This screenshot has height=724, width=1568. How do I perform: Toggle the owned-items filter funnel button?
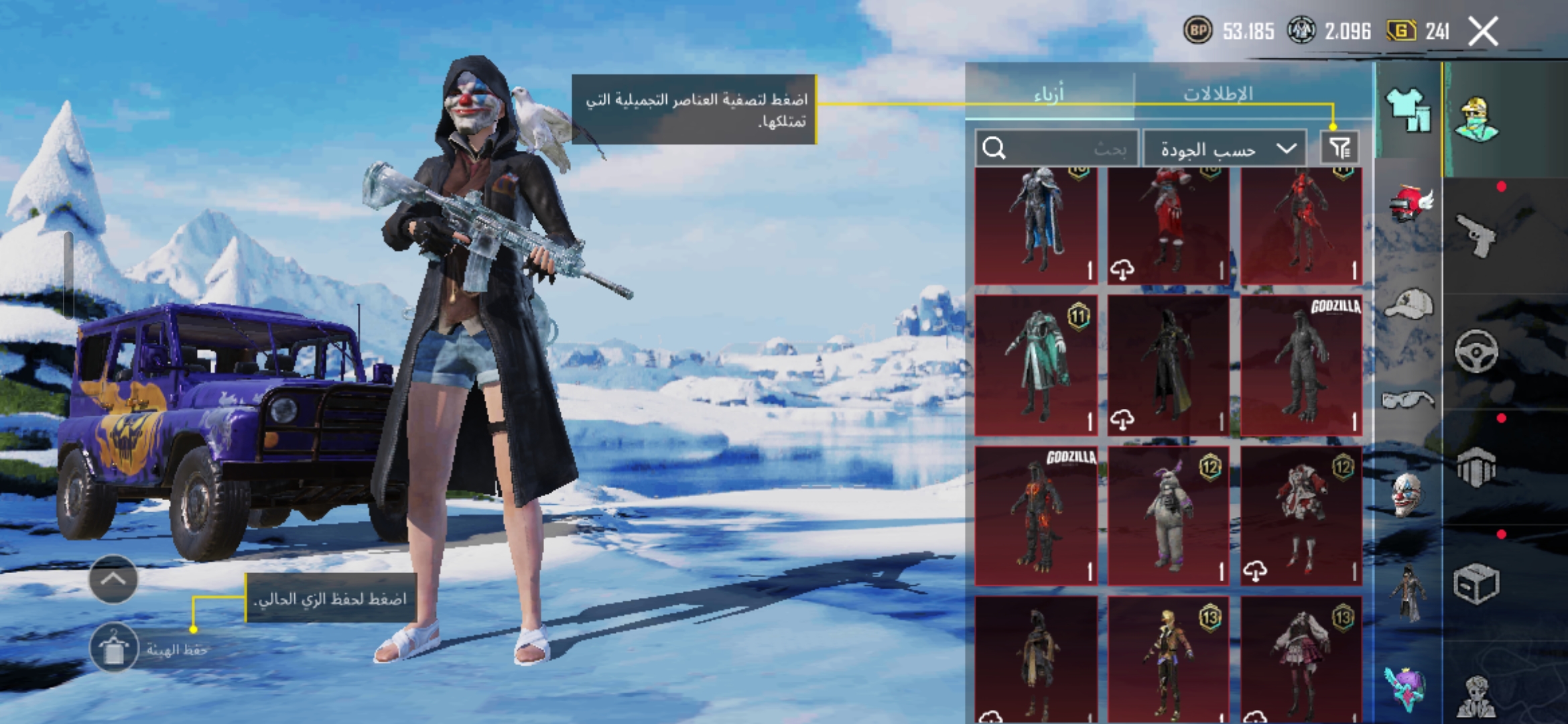1340,148
